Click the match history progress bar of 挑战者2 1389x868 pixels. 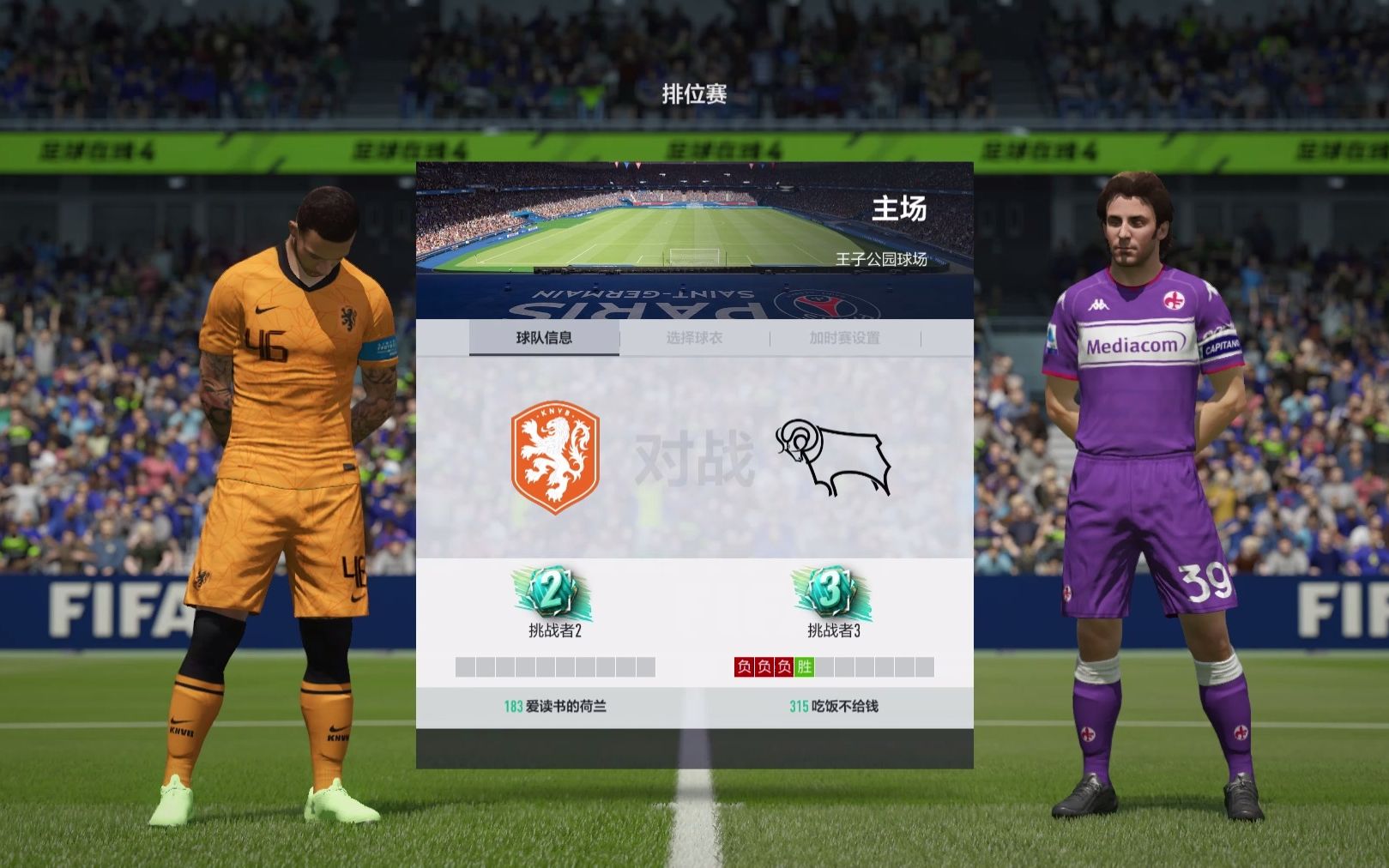point(554,665)
